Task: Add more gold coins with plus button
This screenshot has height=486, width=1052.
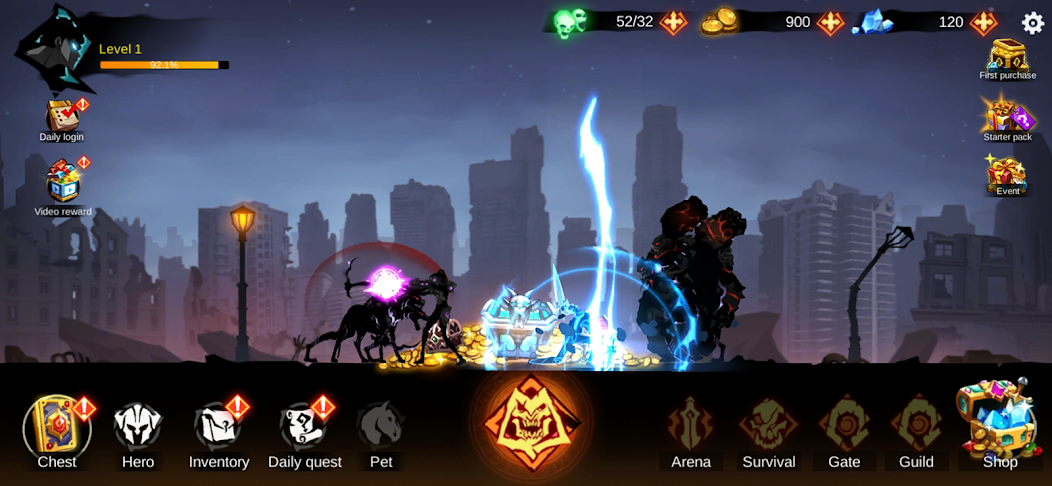Action: [830, 22]
